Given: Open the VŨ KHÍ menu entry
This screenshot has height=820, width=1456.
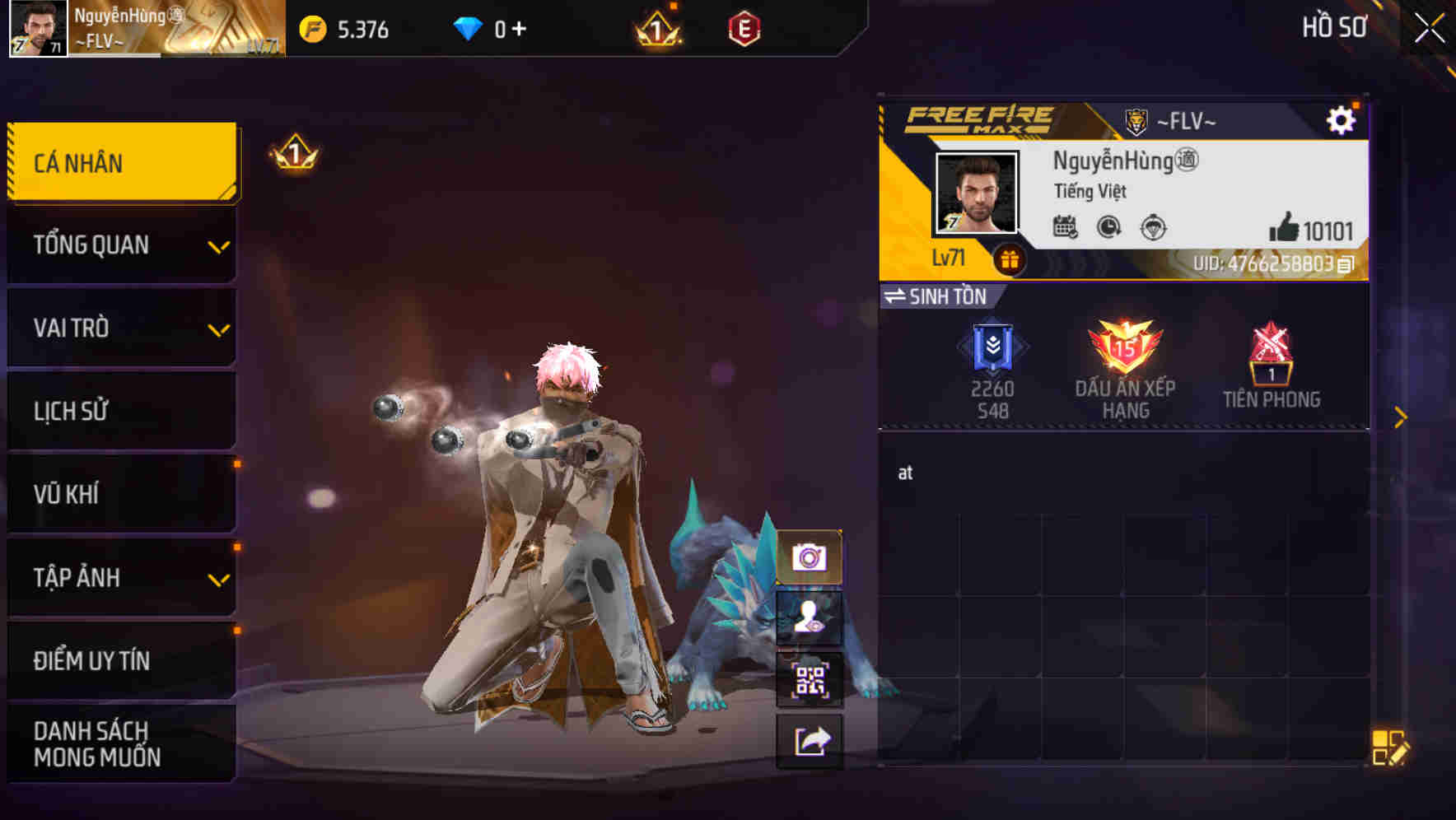Looking at the screenshot, I should (x=119, y=494).
